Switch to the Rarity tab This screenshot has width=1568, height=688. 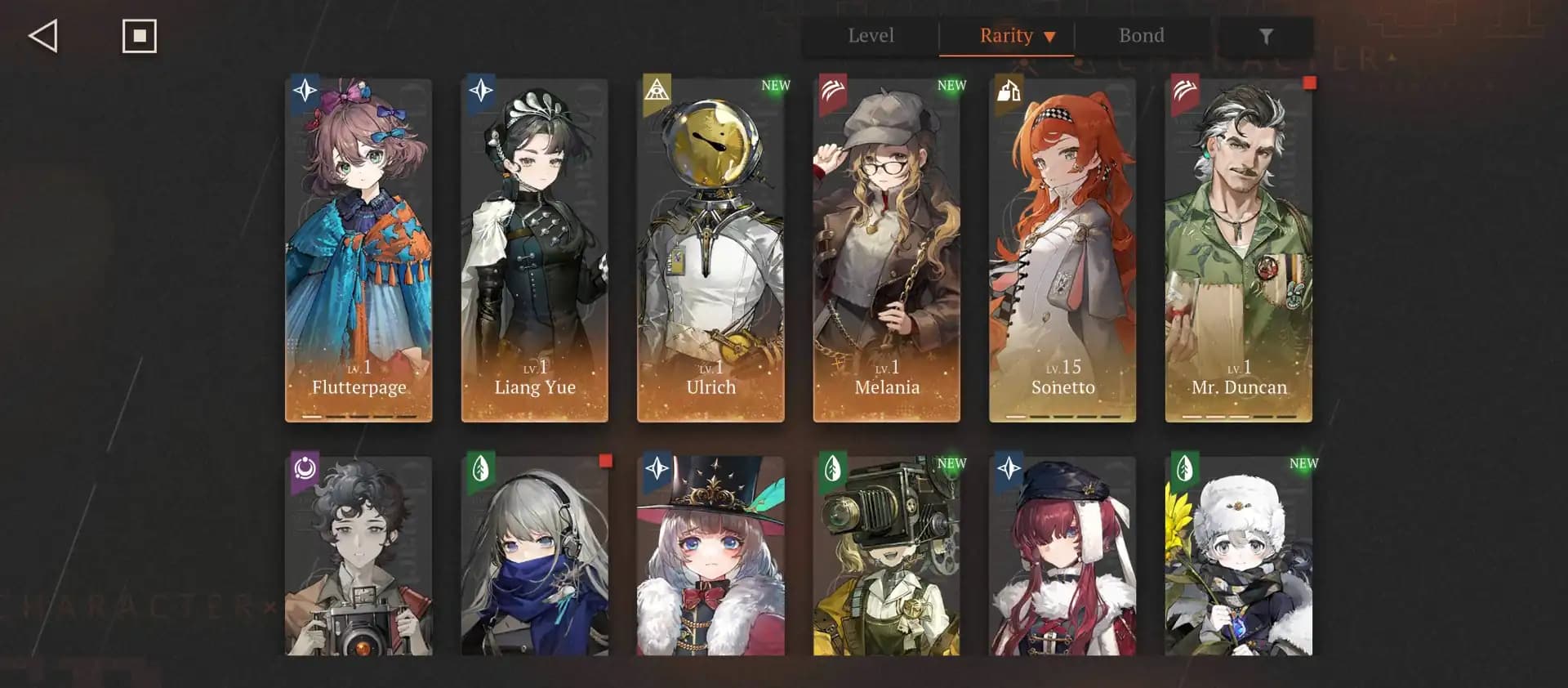tap(1006, 35)
